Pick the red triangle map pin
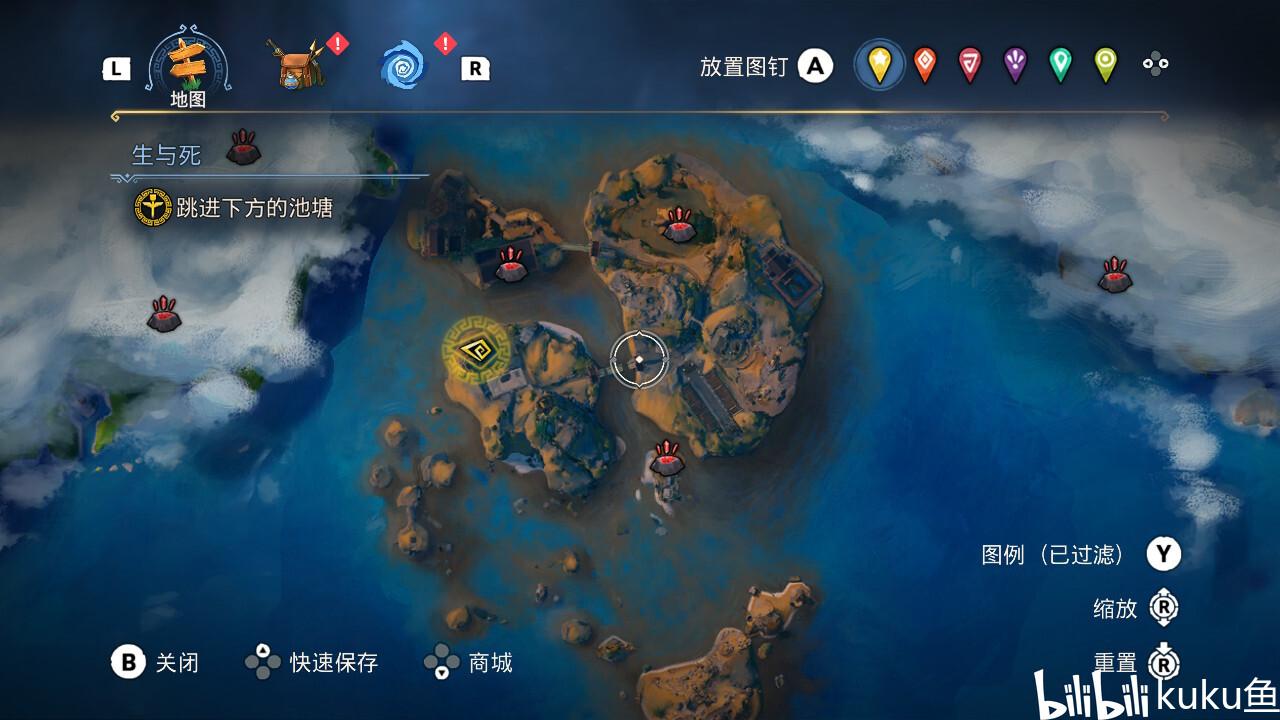 (x=969, y=65)
